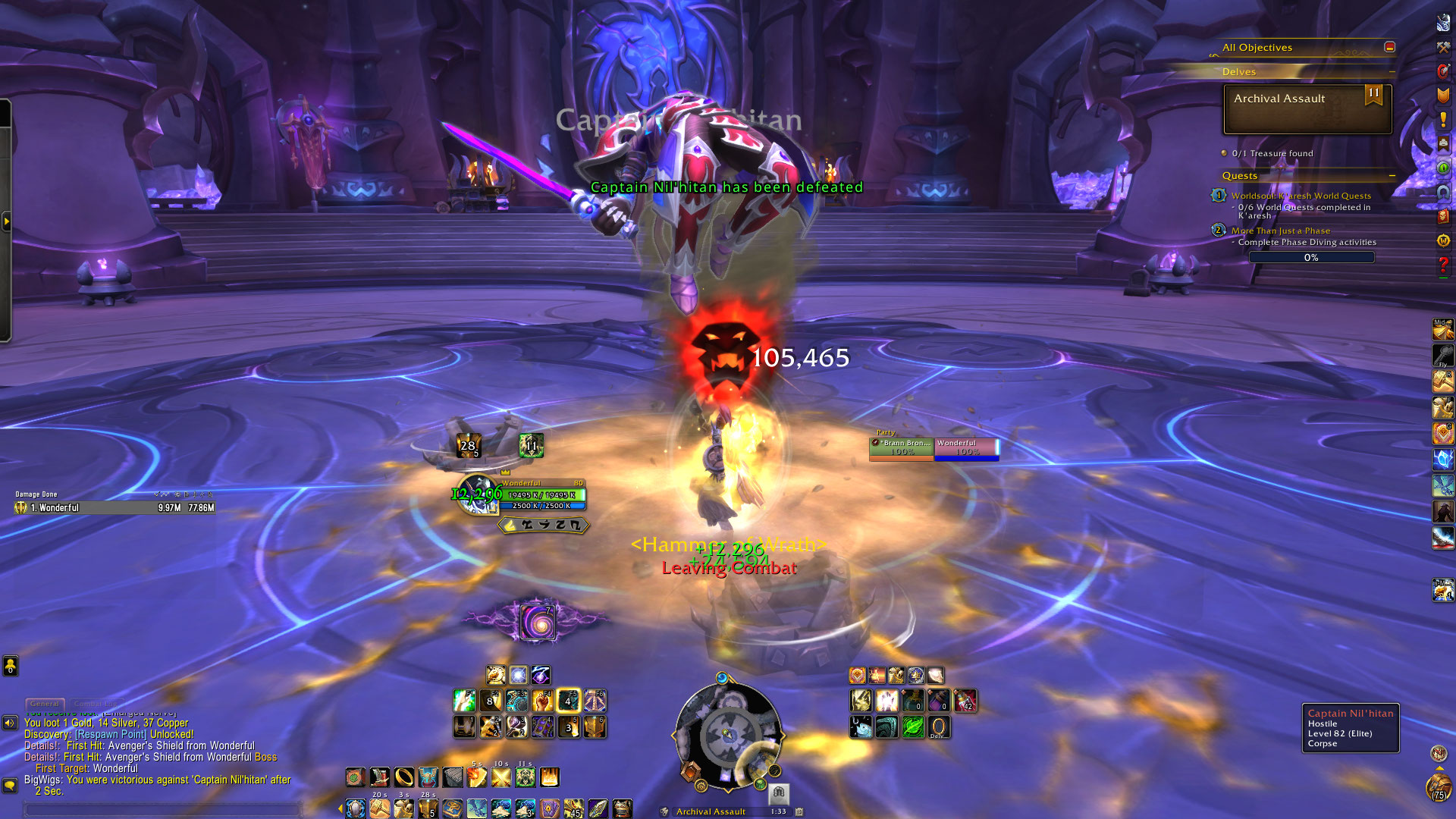Open the social friends list button

[10, 666]
